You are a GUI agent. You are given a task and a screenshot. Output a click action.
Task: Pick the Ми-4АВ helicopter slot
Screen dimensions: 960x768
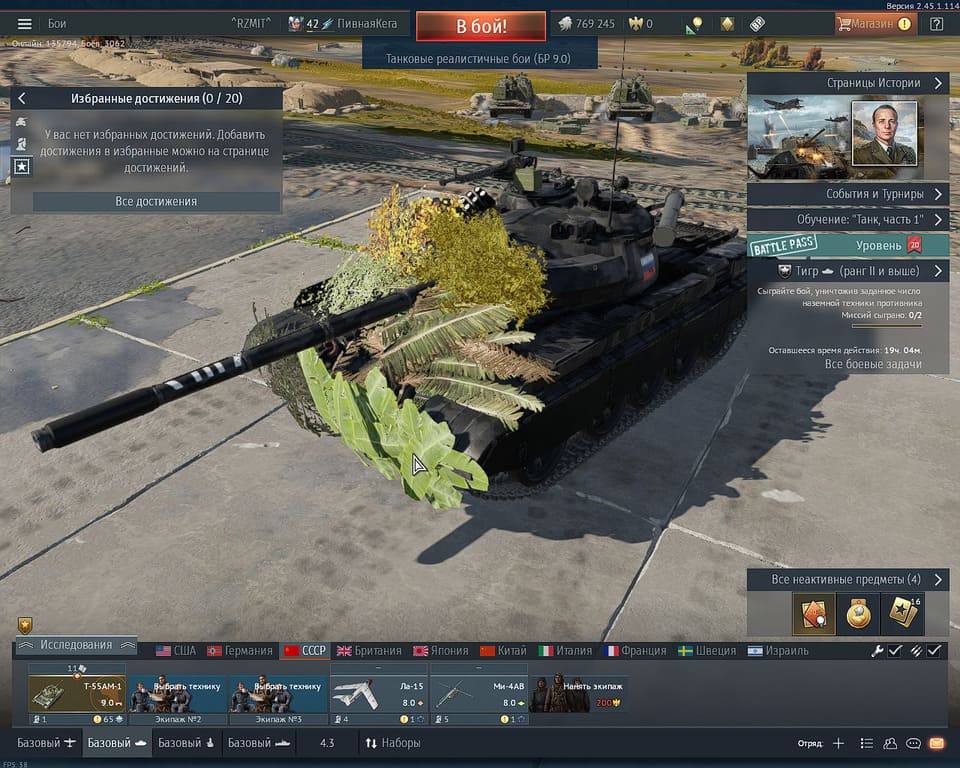(x=479, y=694)
